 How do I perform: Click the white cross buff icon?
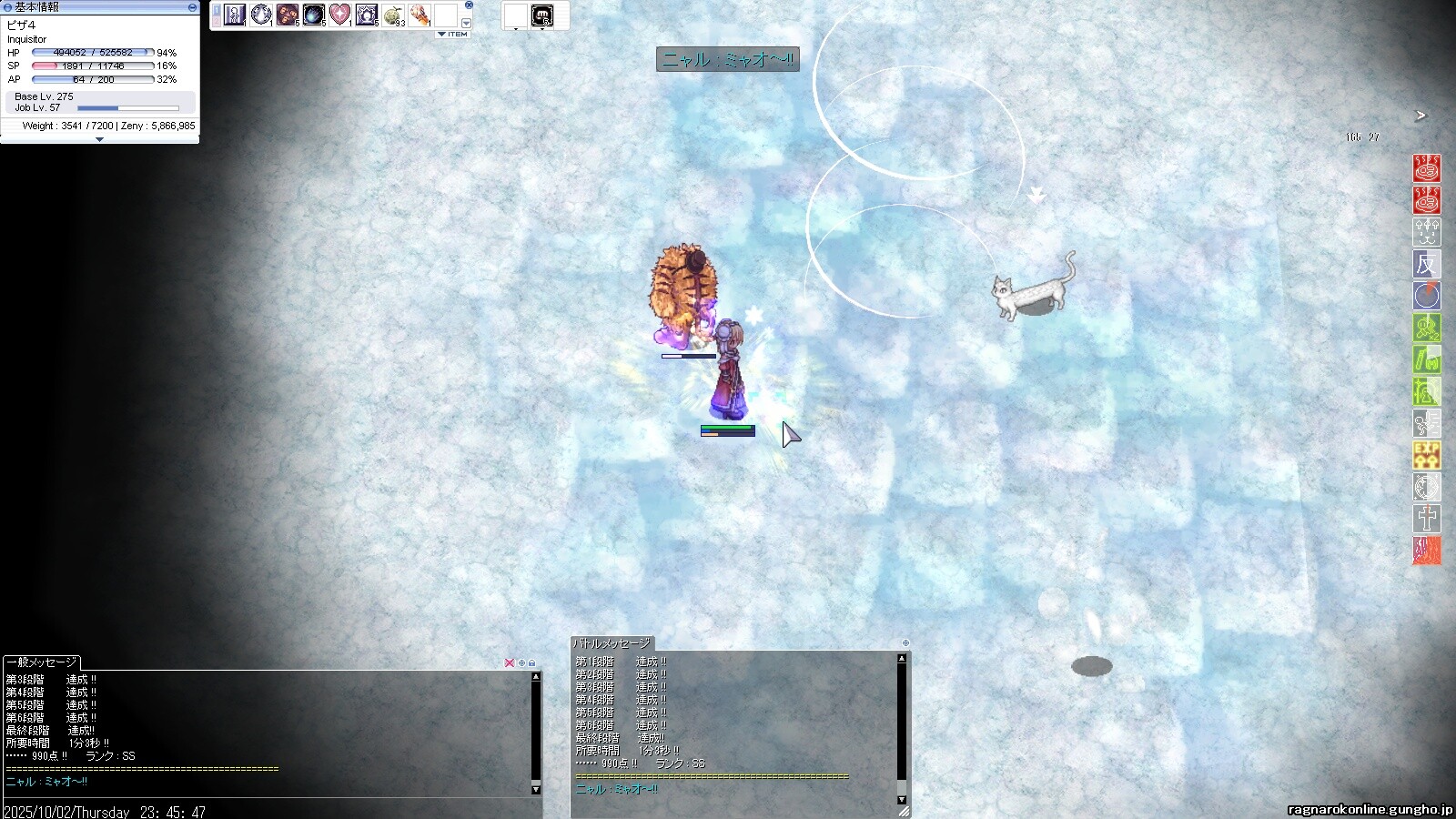coord(1426,518)
